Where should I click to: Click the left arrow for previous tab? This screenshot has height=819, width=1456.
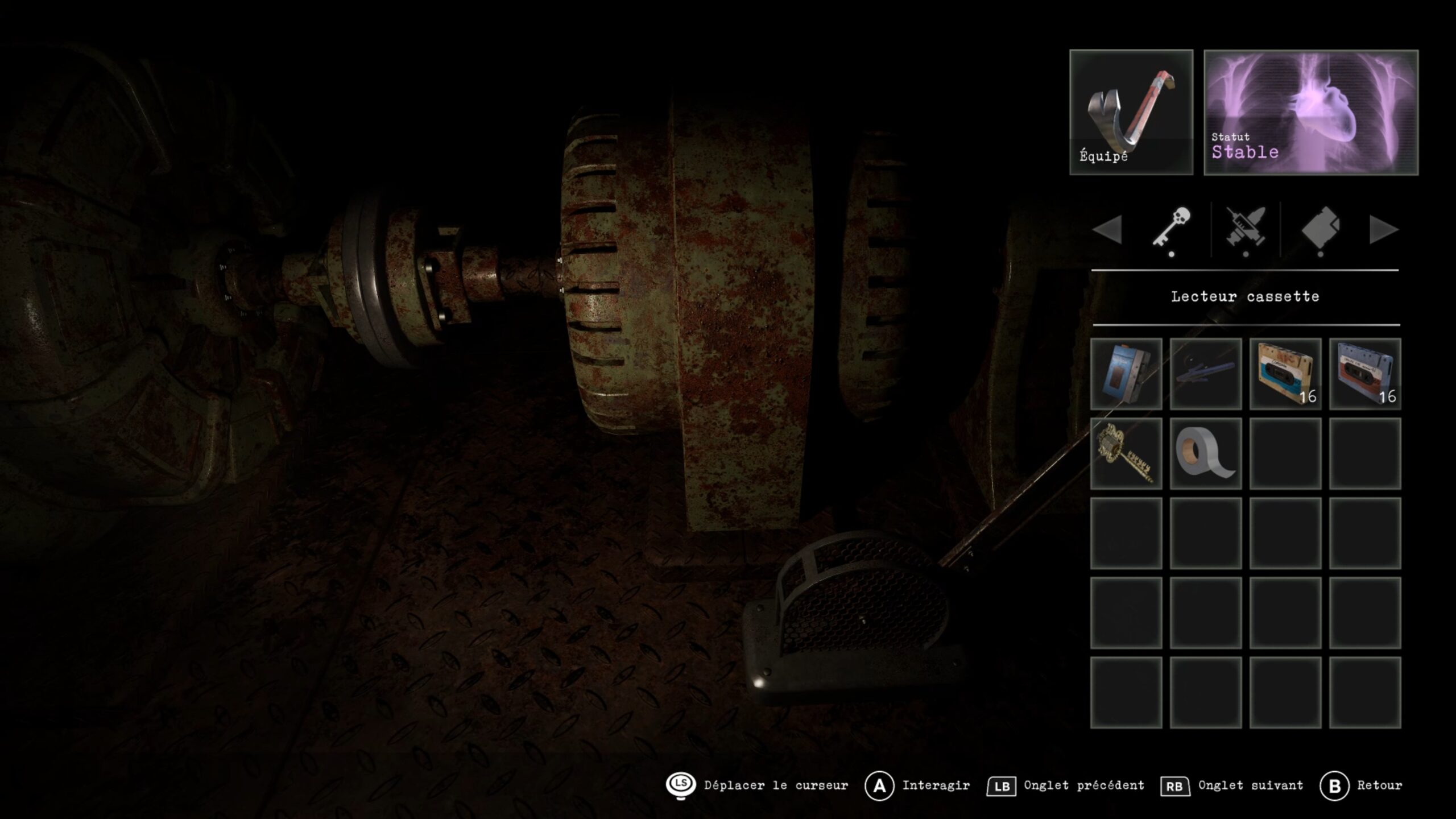click(x=1107, y=230)
